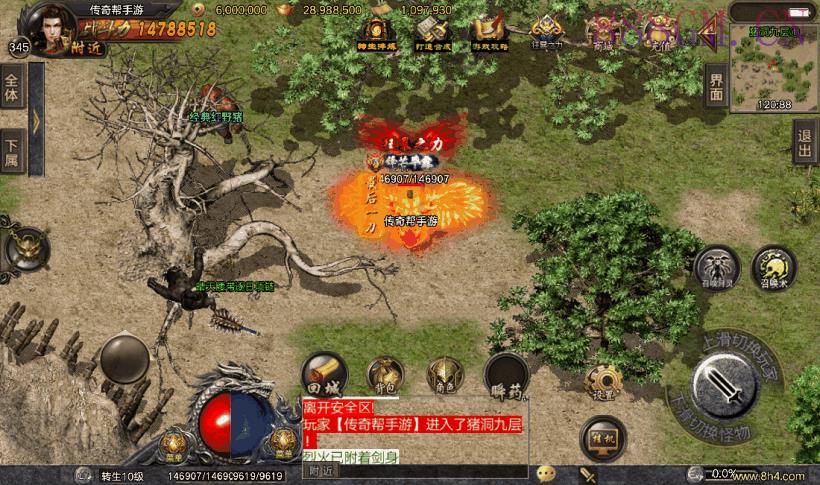The height and width of the screenshot is (485, 820).
Task: Collapse the top icon row with the arrow
Action: (x=706, y=37)
